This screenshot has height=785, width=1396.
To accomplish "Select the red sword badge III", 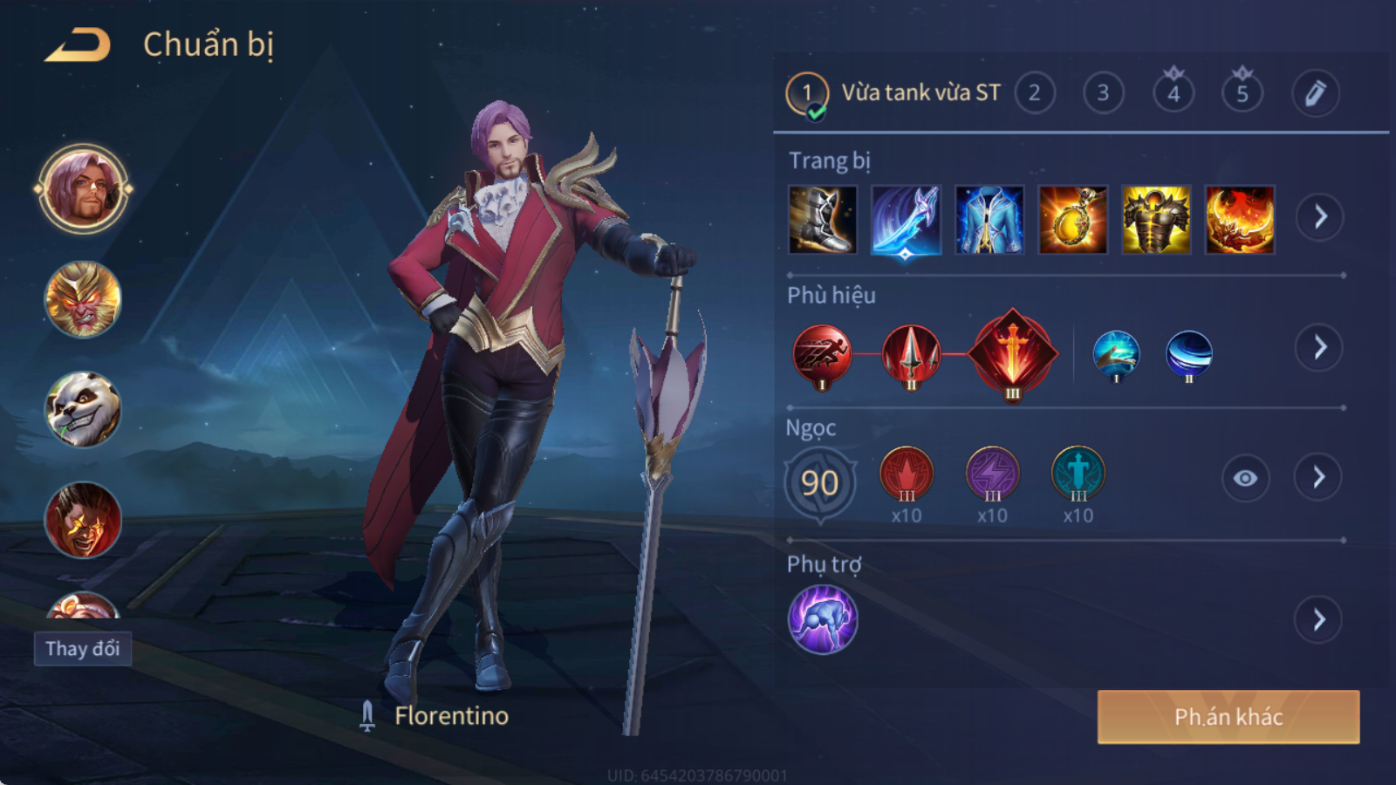I will 1012,354.
